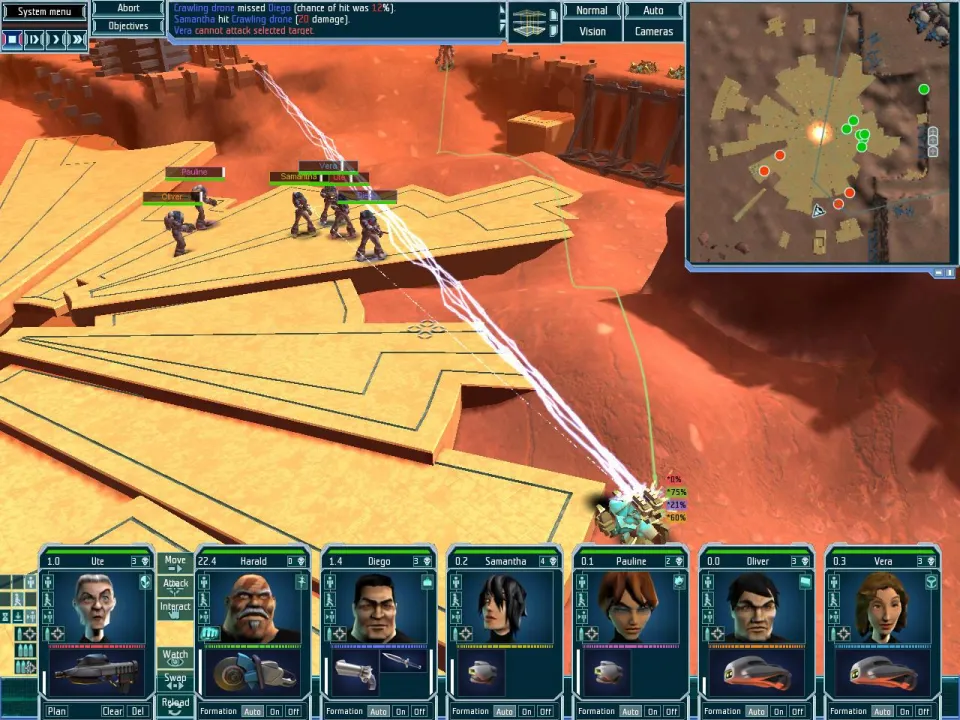Image resolution: width=960 pixels, height=720 pixels.
Task: Open the Cameras options
Action: tap(653, 32)
